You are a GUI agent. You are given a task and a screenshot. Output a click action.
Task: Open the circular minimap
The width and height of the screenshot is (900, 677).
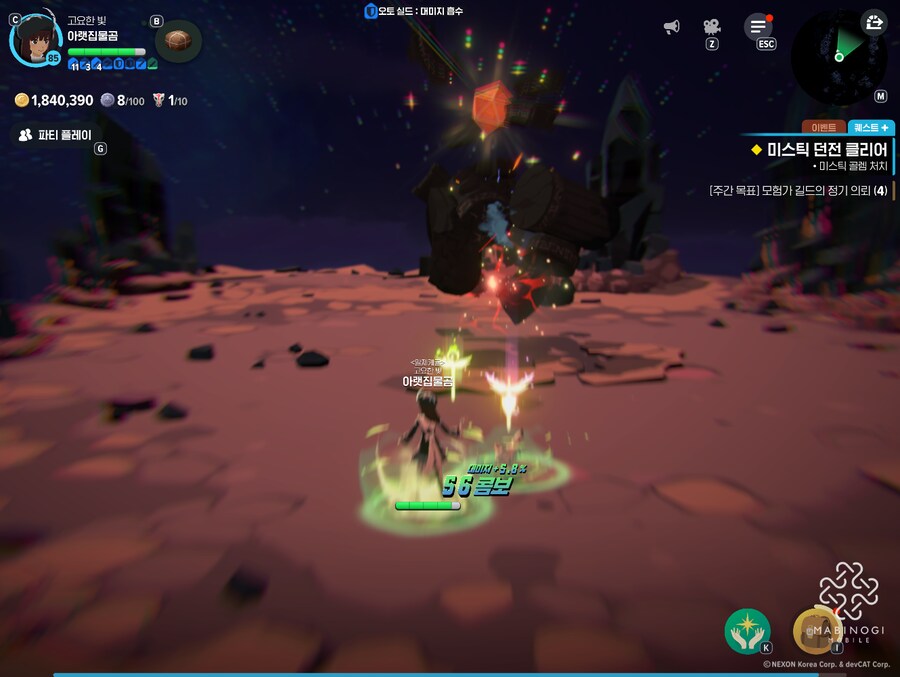pos(839,54)
